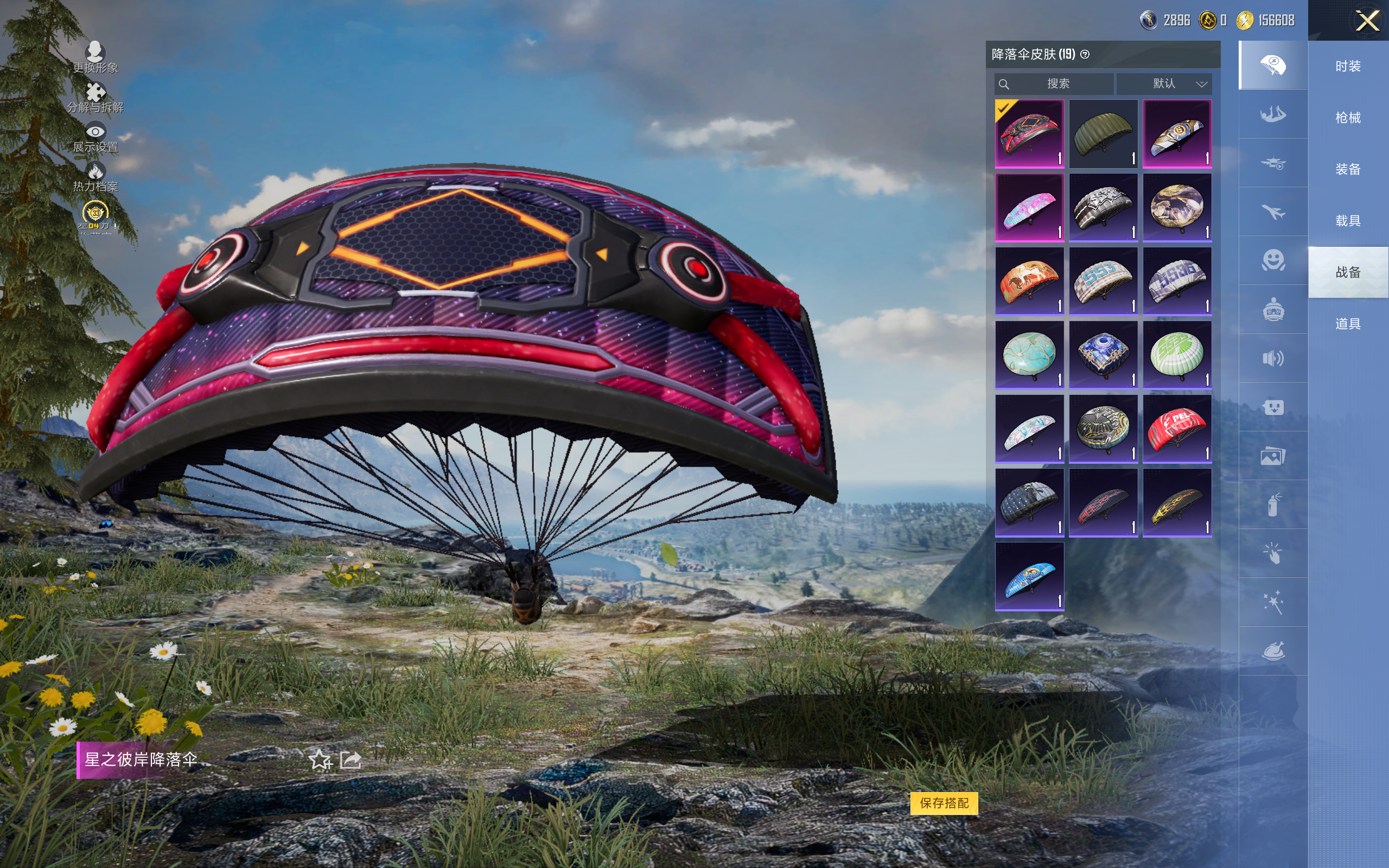
Task: Close the inventory screen
Action: (x=1367, y=21)
